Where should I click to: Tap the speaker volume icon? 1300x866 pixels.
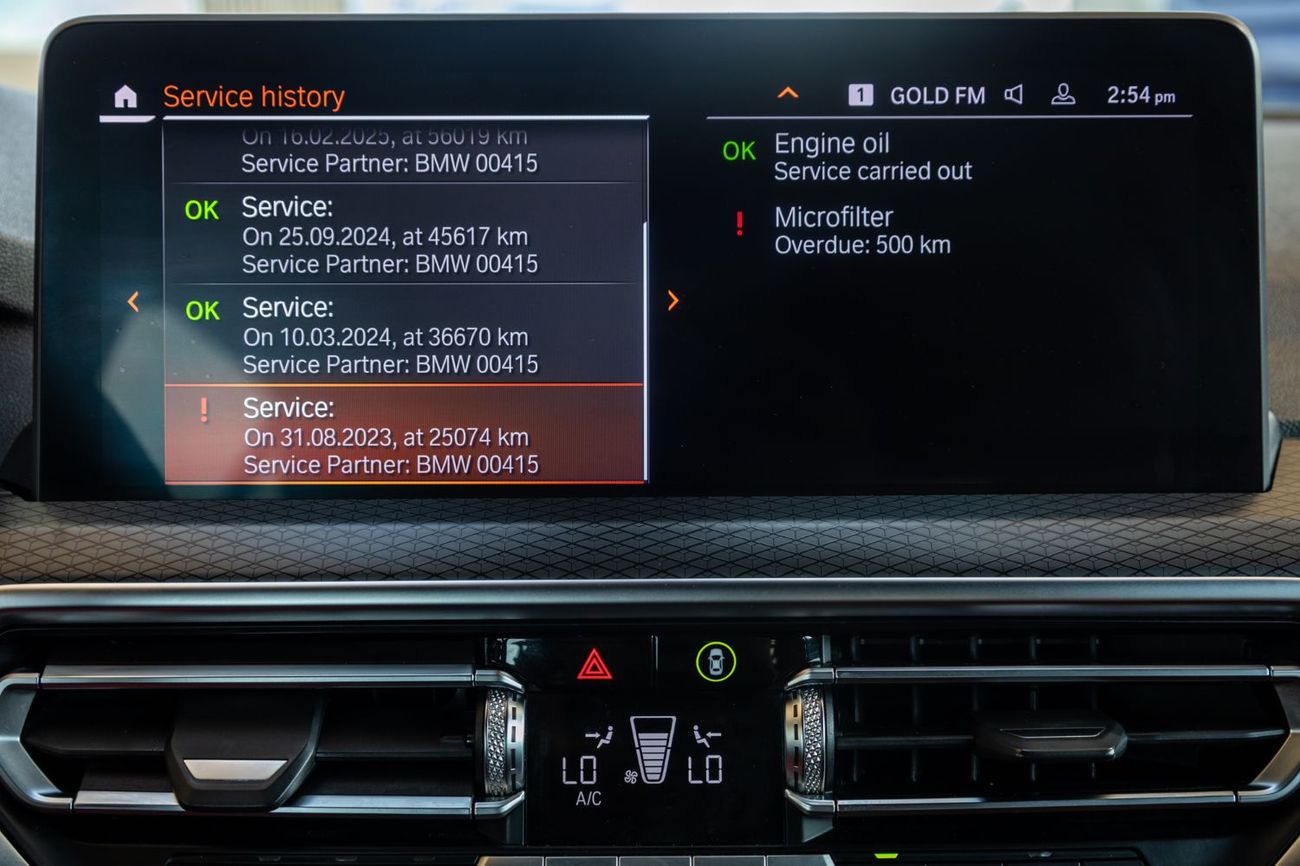1015,94
